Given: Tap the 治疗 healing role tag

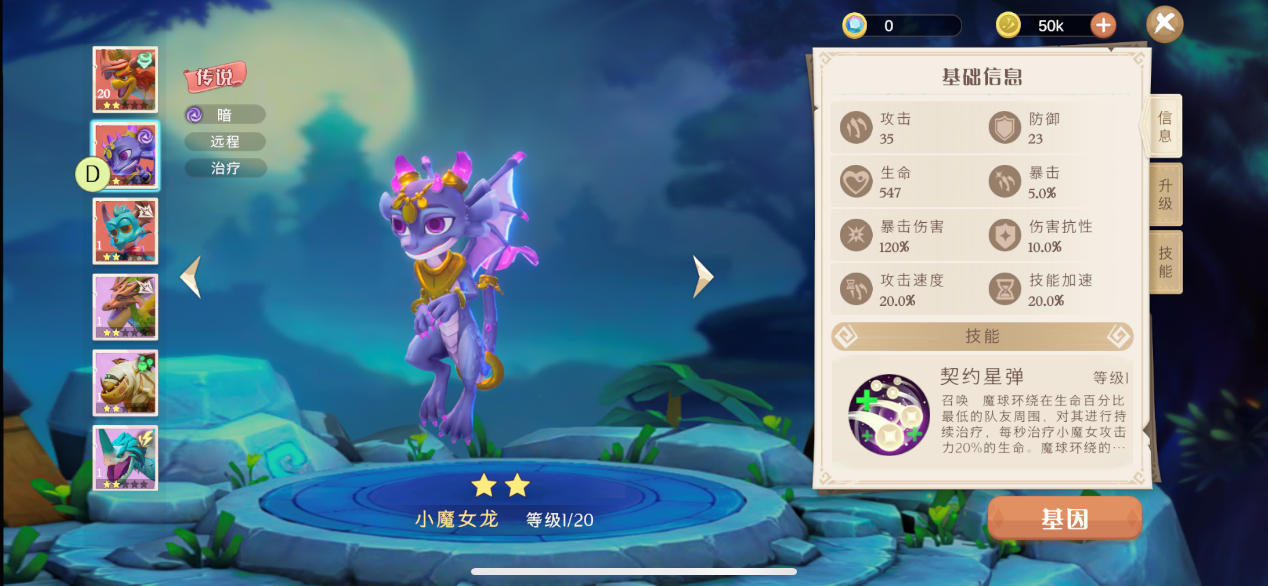Looking at the screenshot, I should (x=225, y=168).
